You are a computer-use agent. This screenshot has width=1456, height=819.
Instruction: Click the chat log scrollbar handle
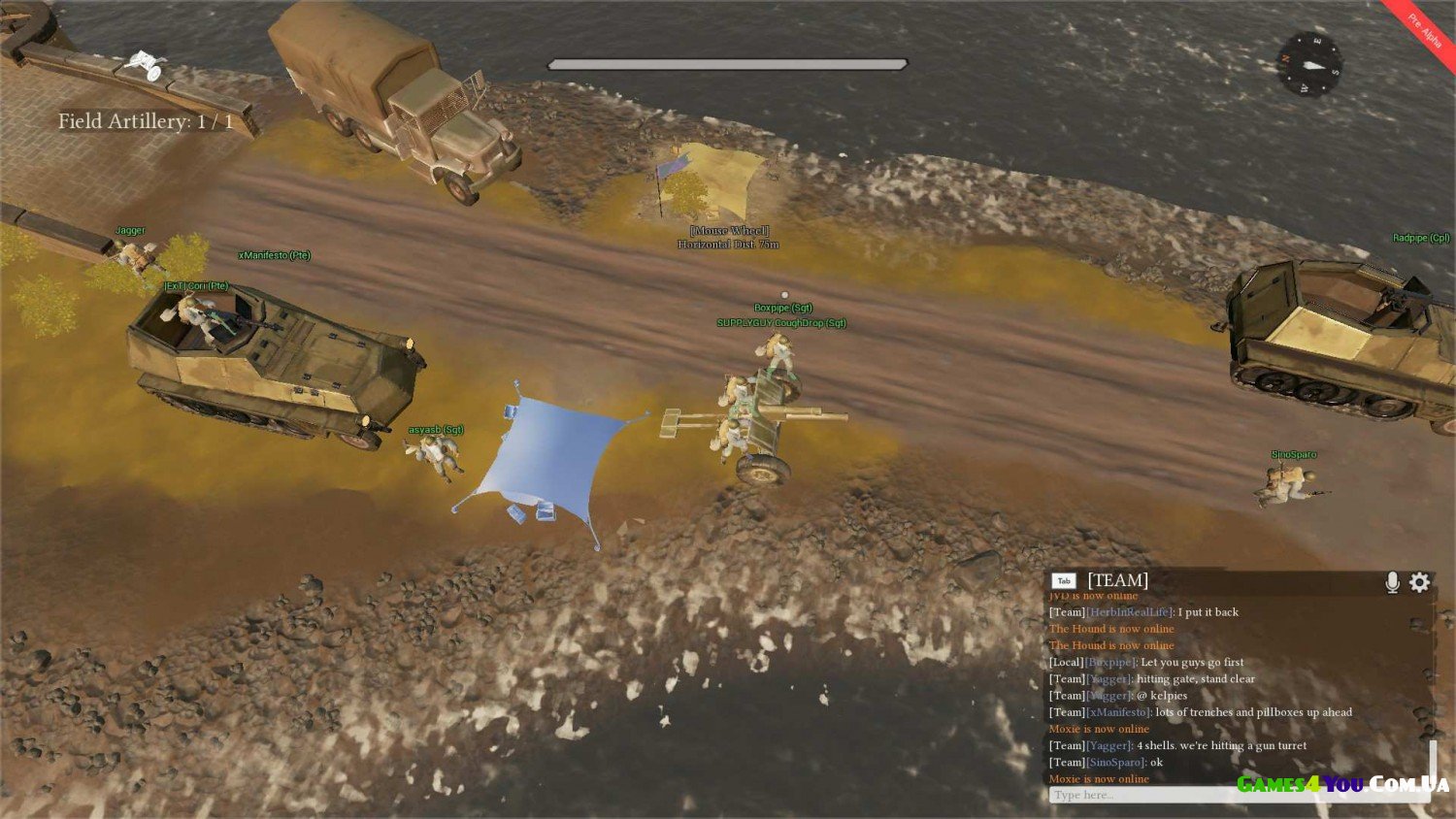(x=1432, y=761)
